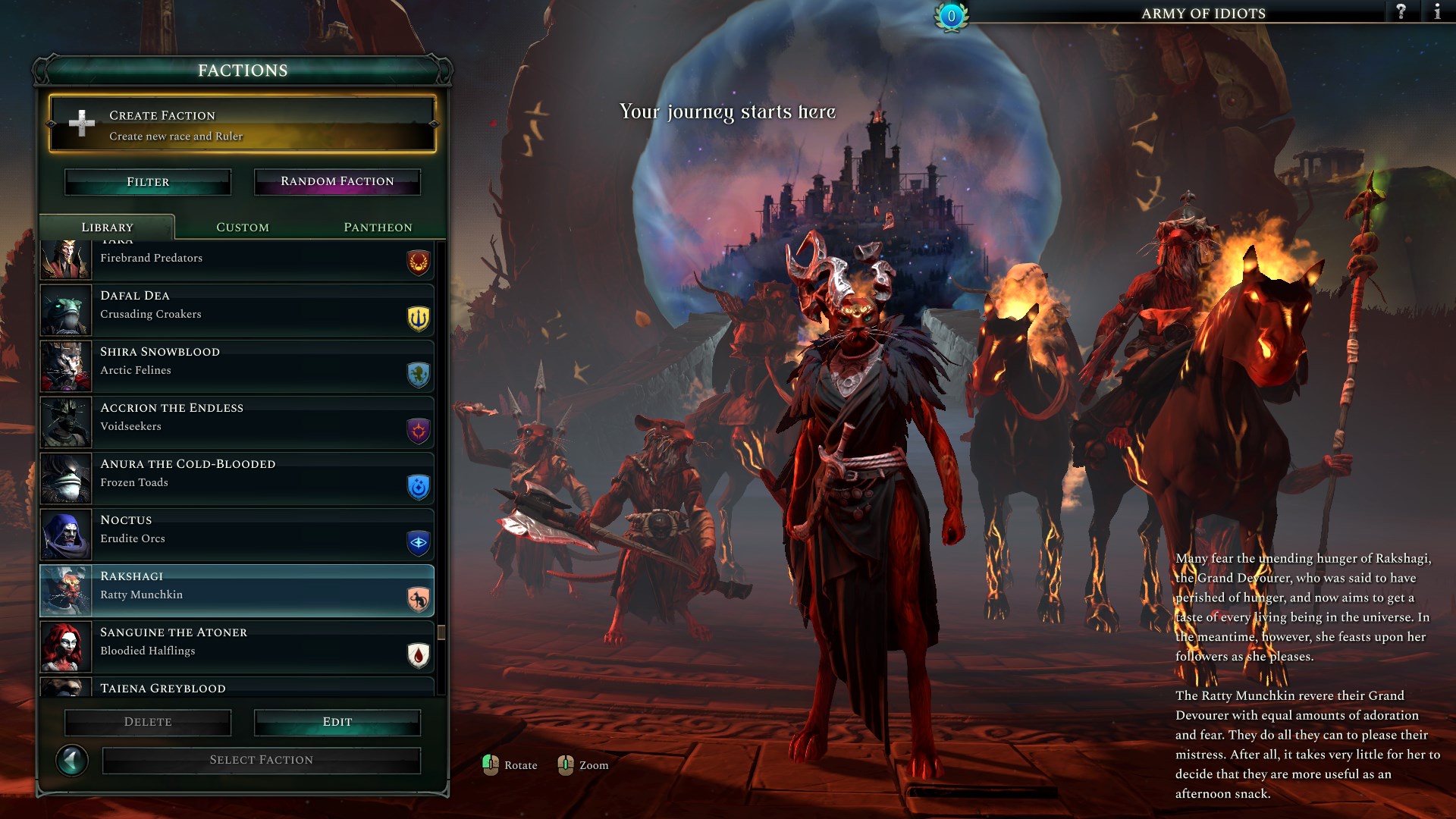Viewport: 1456px width, 819px height.
Task: Edit the selected faction
Action: pos(337,722)
